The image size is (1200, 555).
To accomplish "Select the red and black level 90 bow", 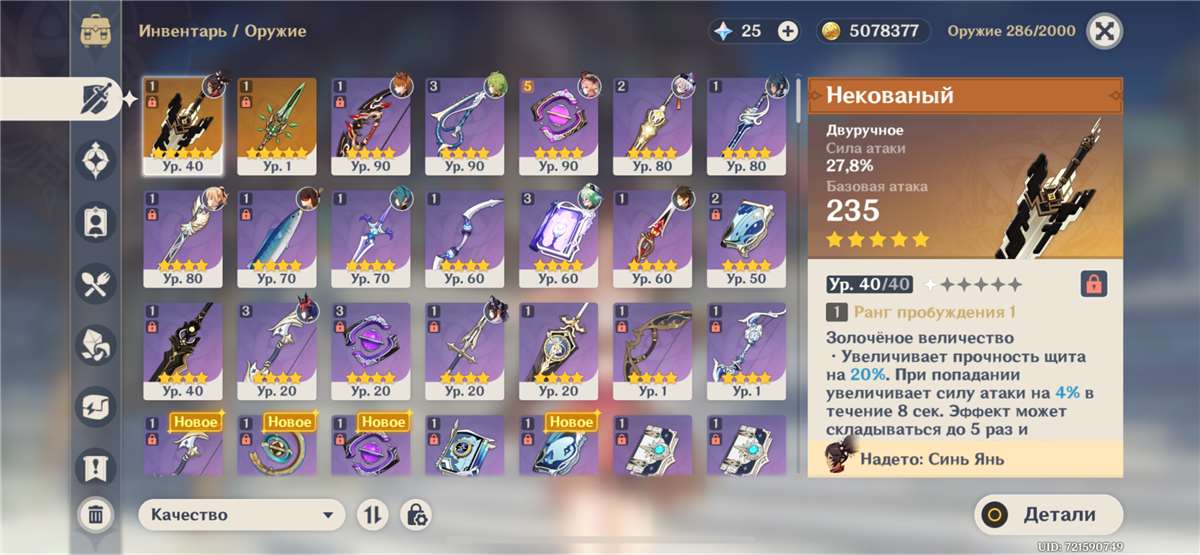I will 370,126.
